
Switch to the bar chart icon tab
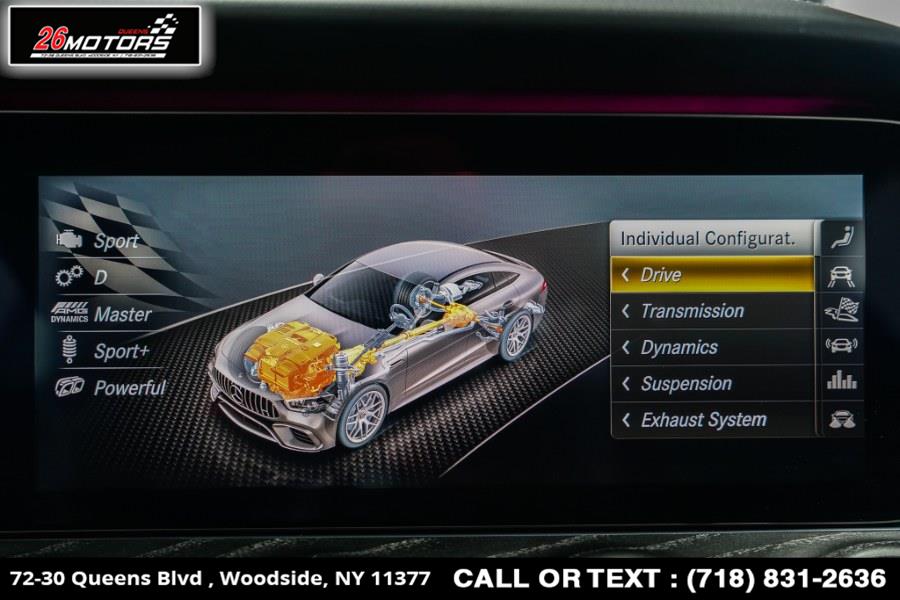tap(841, 381)
